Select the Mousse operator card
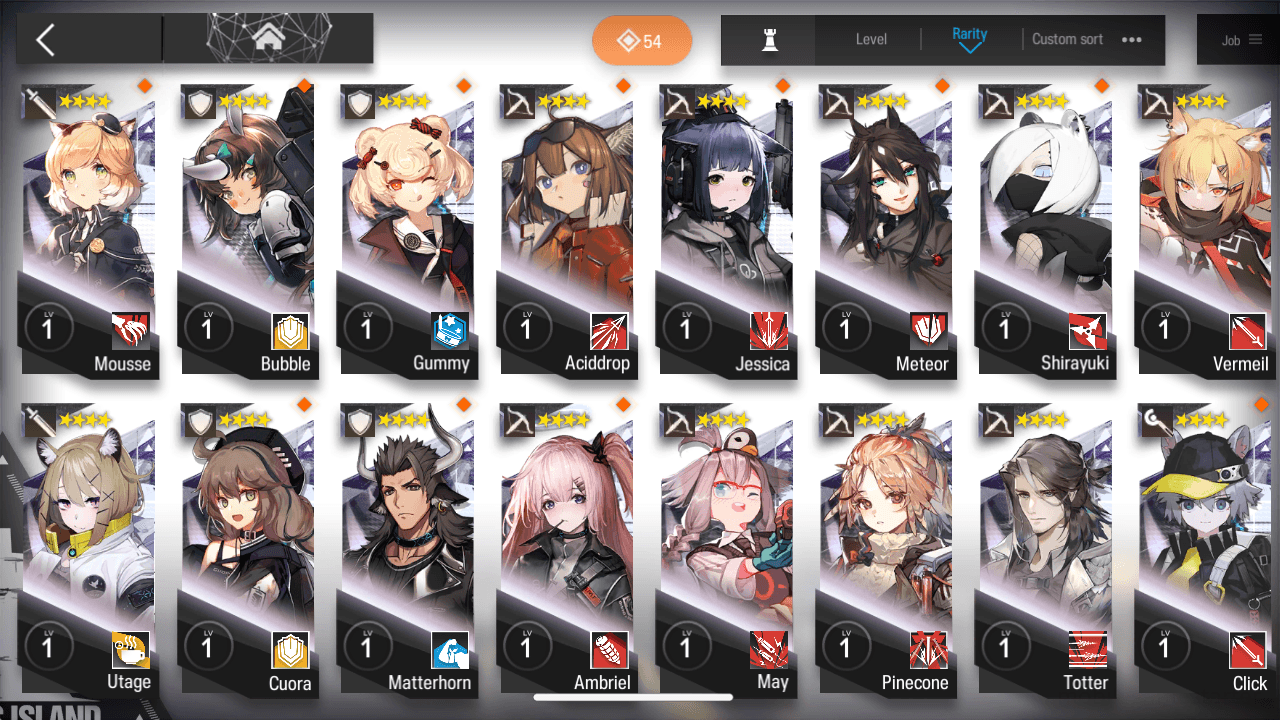Viewport: 1280px width, 720px height. point(88,230)
